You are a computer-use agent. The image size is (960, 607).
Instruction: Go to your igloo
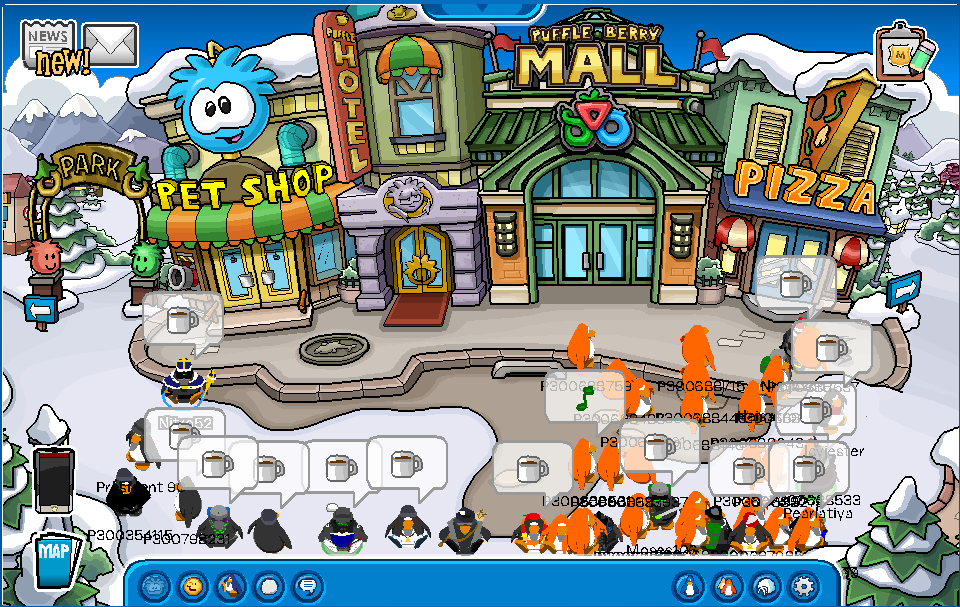765,585
